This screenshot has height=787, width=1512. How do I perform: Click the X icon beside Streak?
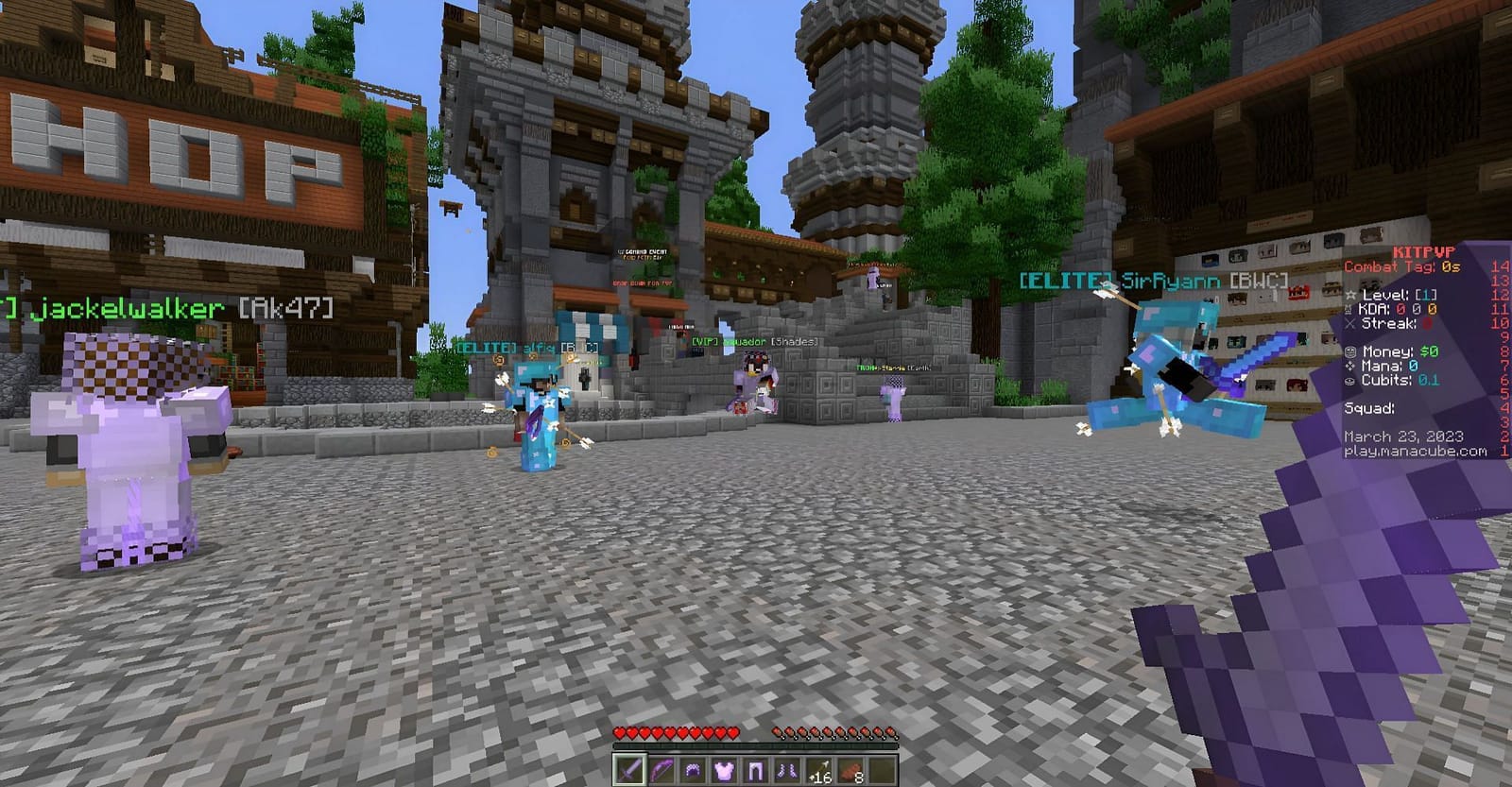pos(1349,324)
